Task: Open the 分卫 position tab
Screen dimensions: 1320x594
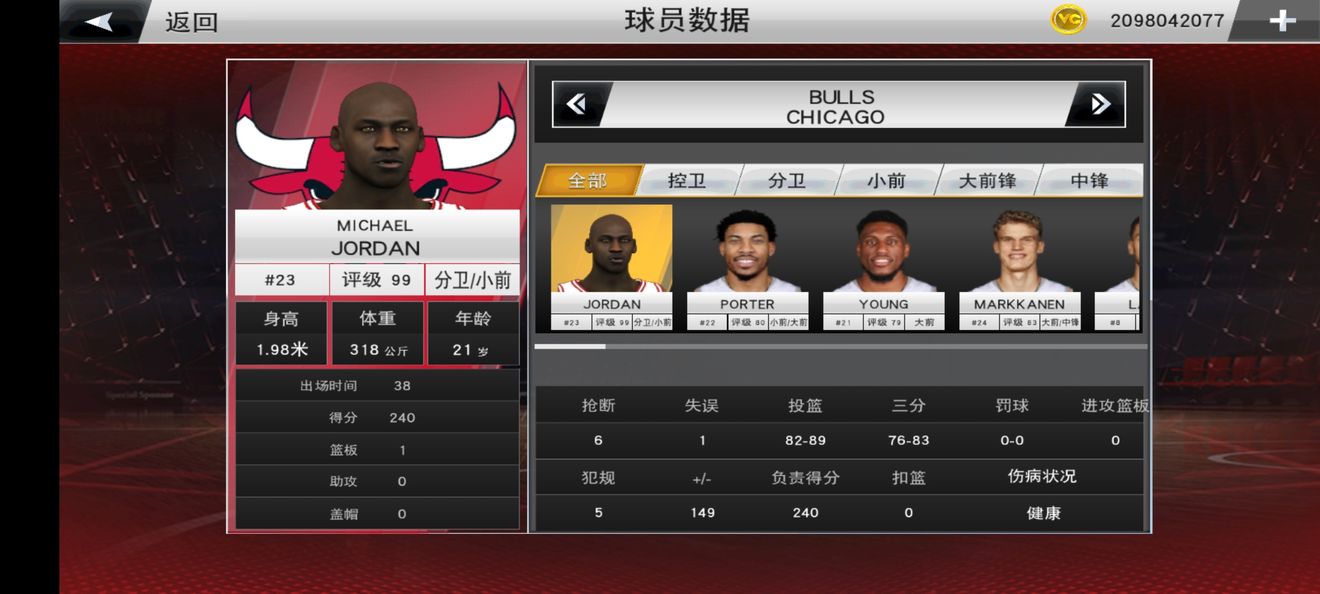Action: coord(787,181)
